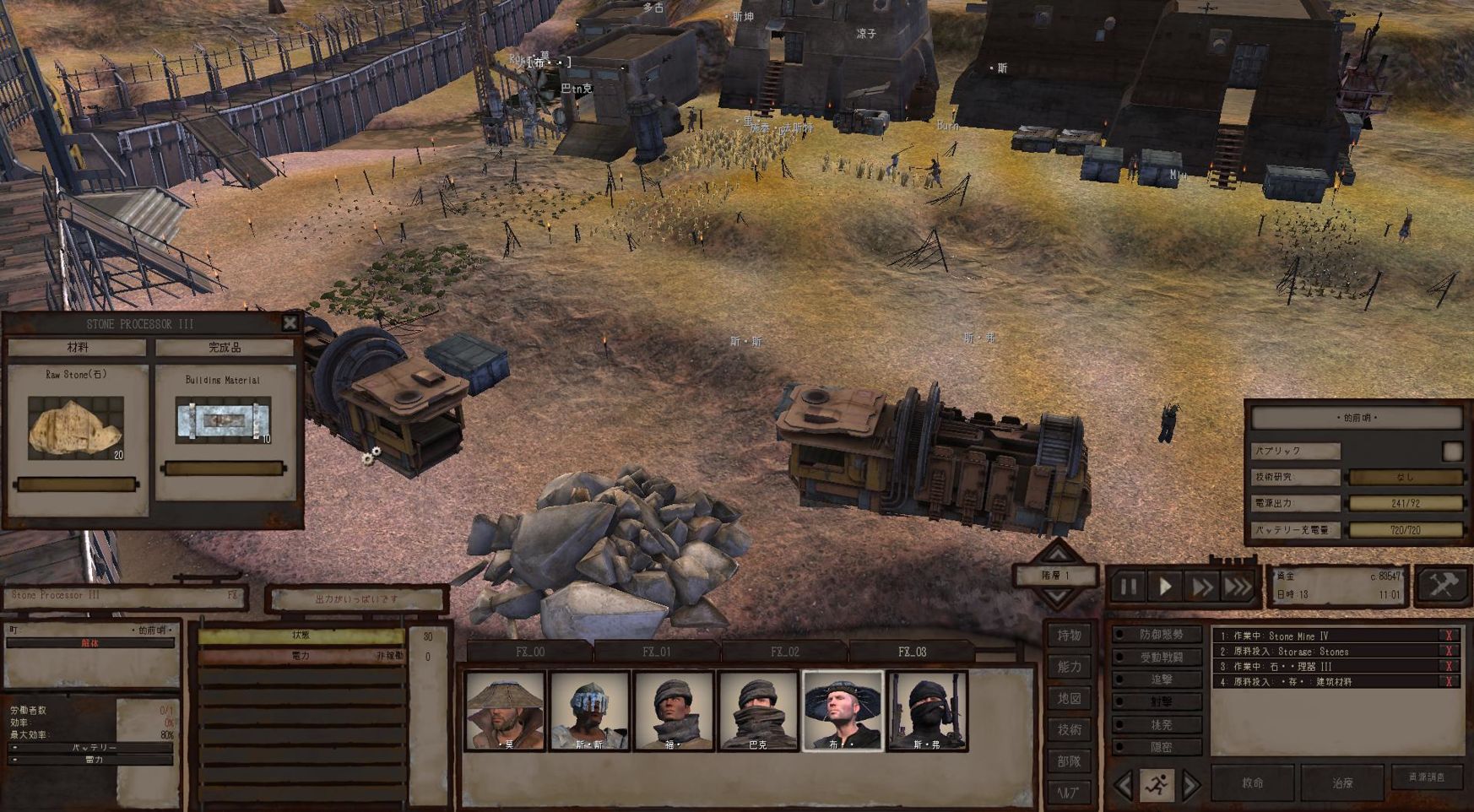Open the inventory (持物) menu
Viewport: 1474px width, 812px height.
click(1069, 635)
